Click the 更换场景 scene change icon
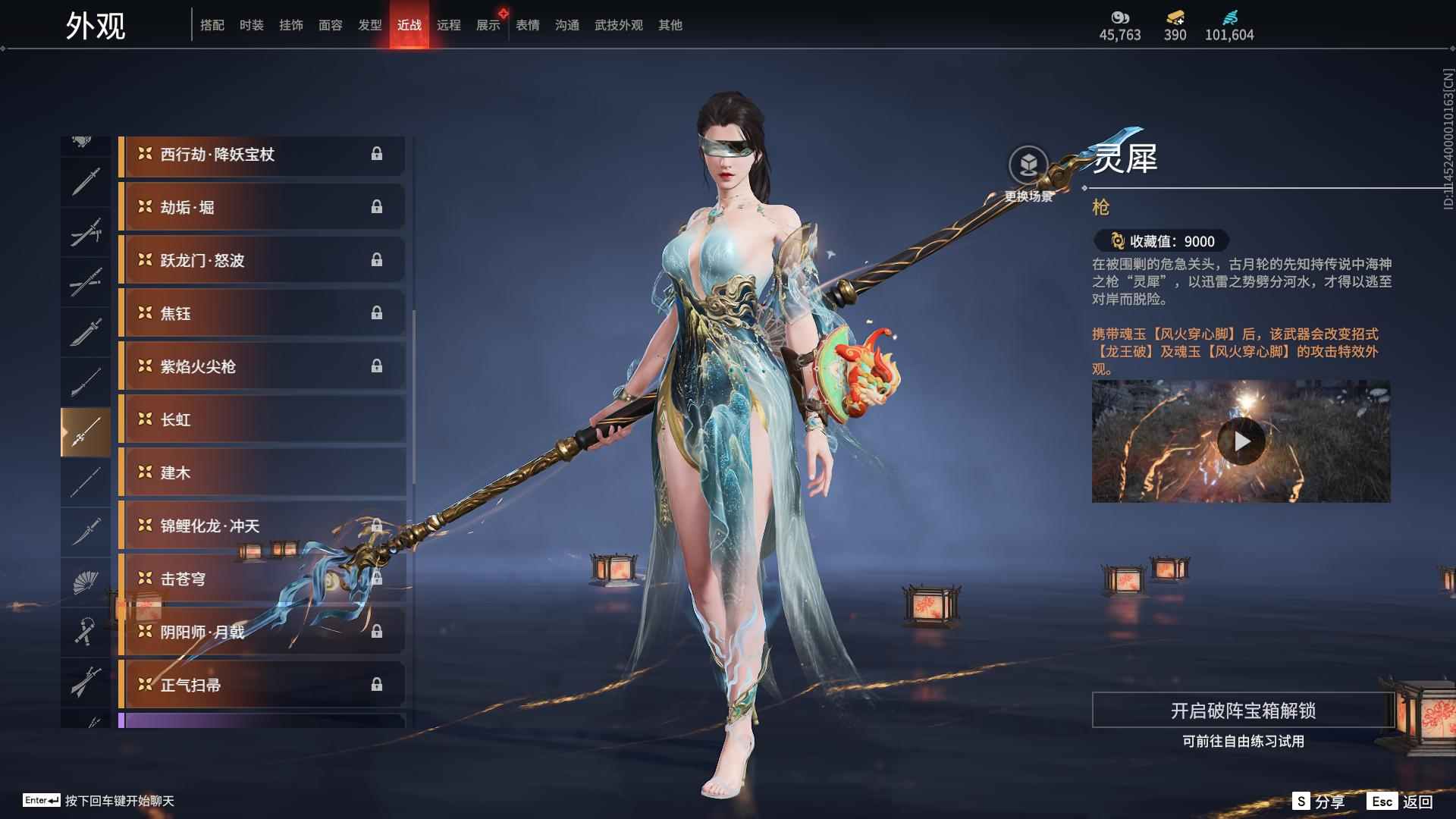This screenshot has height=819, width=1456. tap(1028, 165)
